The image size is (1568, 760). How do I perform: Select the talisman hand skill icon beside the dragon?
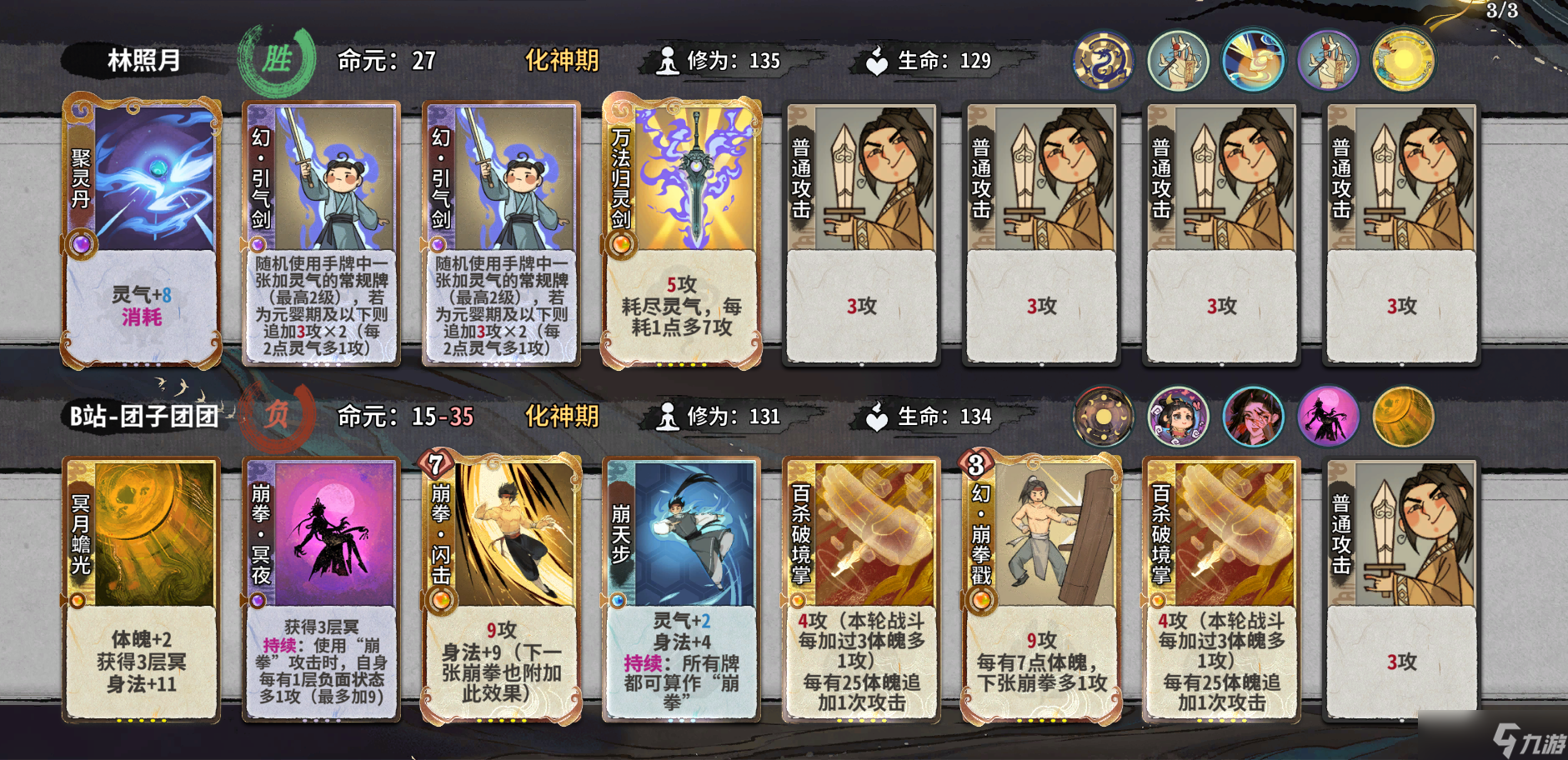pyautogui.click(x=1178, y=59)
